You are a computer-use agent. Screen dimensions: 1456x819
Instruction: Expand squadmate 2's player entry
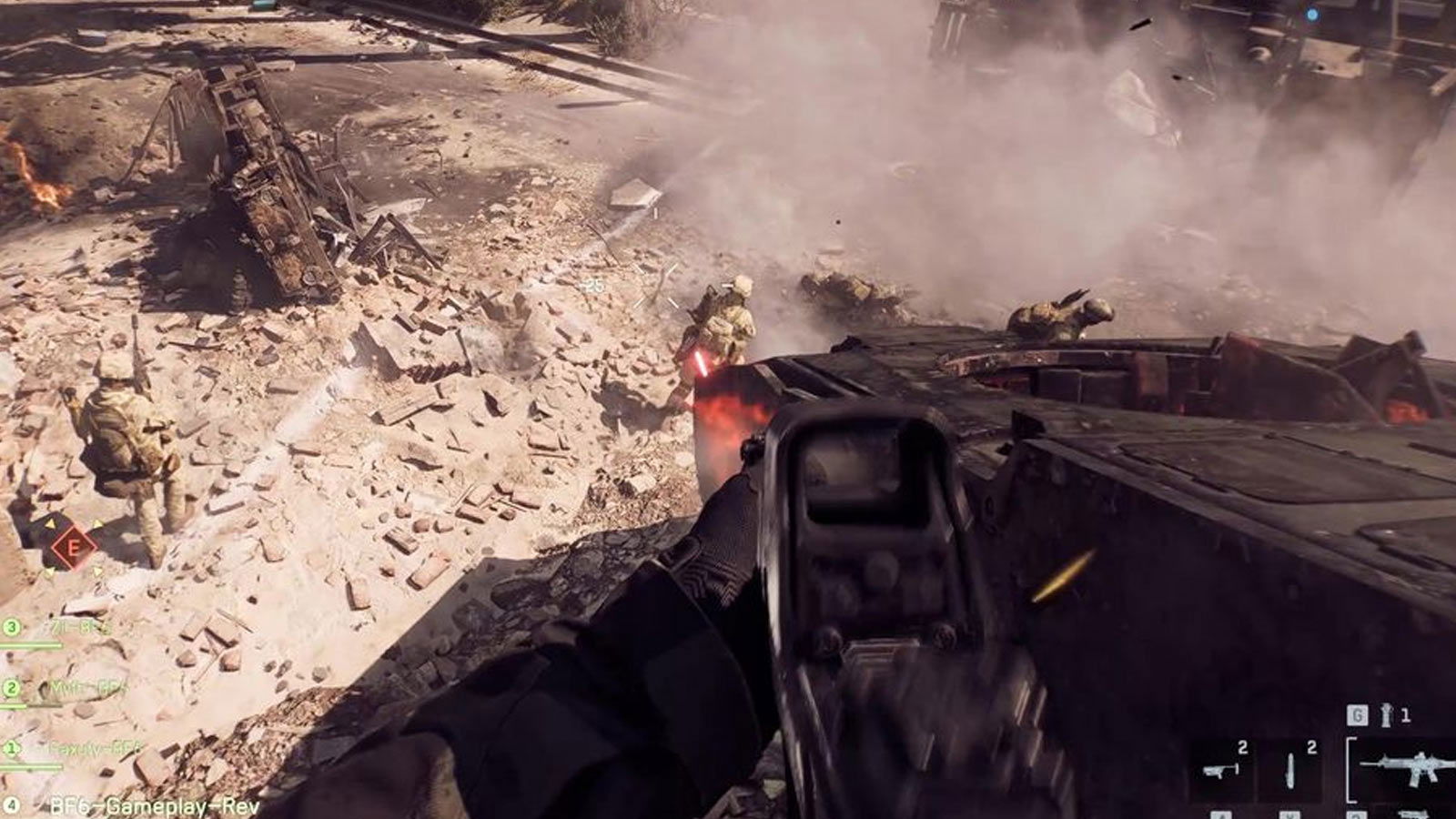(11, 687)
